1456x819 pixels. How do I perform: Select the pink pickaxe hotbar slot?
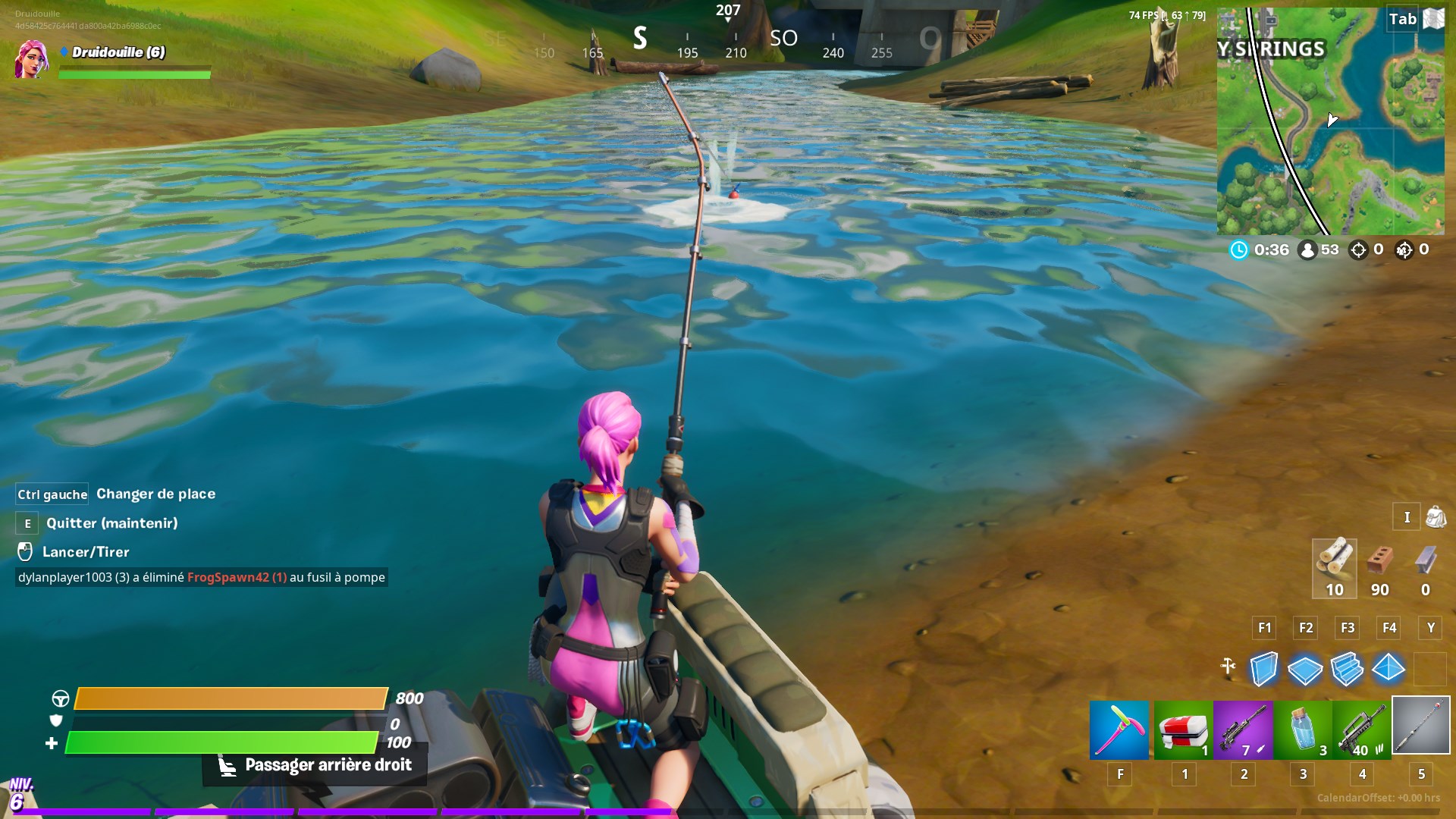1119,730
